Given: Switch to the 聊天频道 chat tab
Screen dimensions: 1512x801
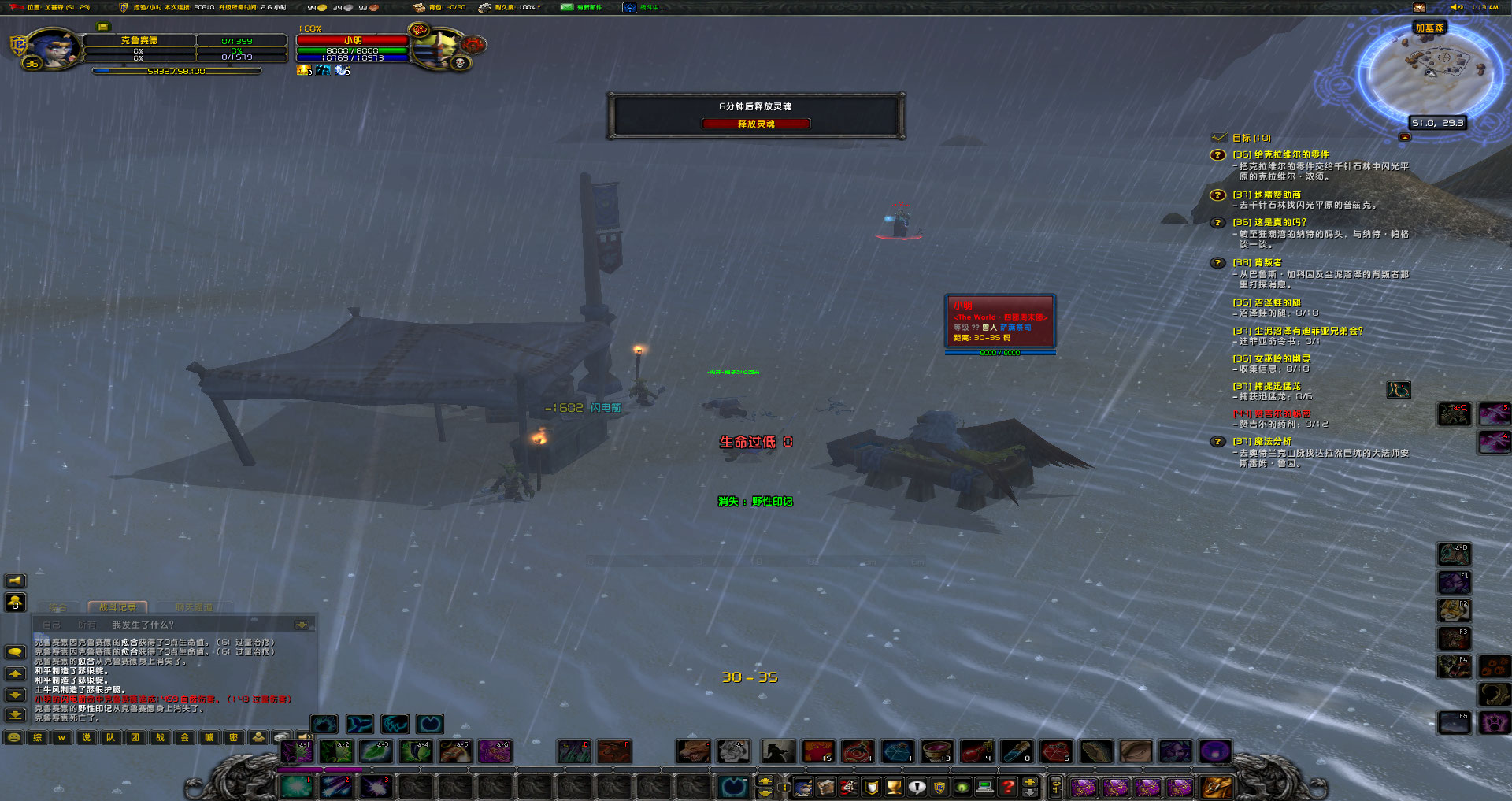Looking at the screenshot, I should pos(194,607).
